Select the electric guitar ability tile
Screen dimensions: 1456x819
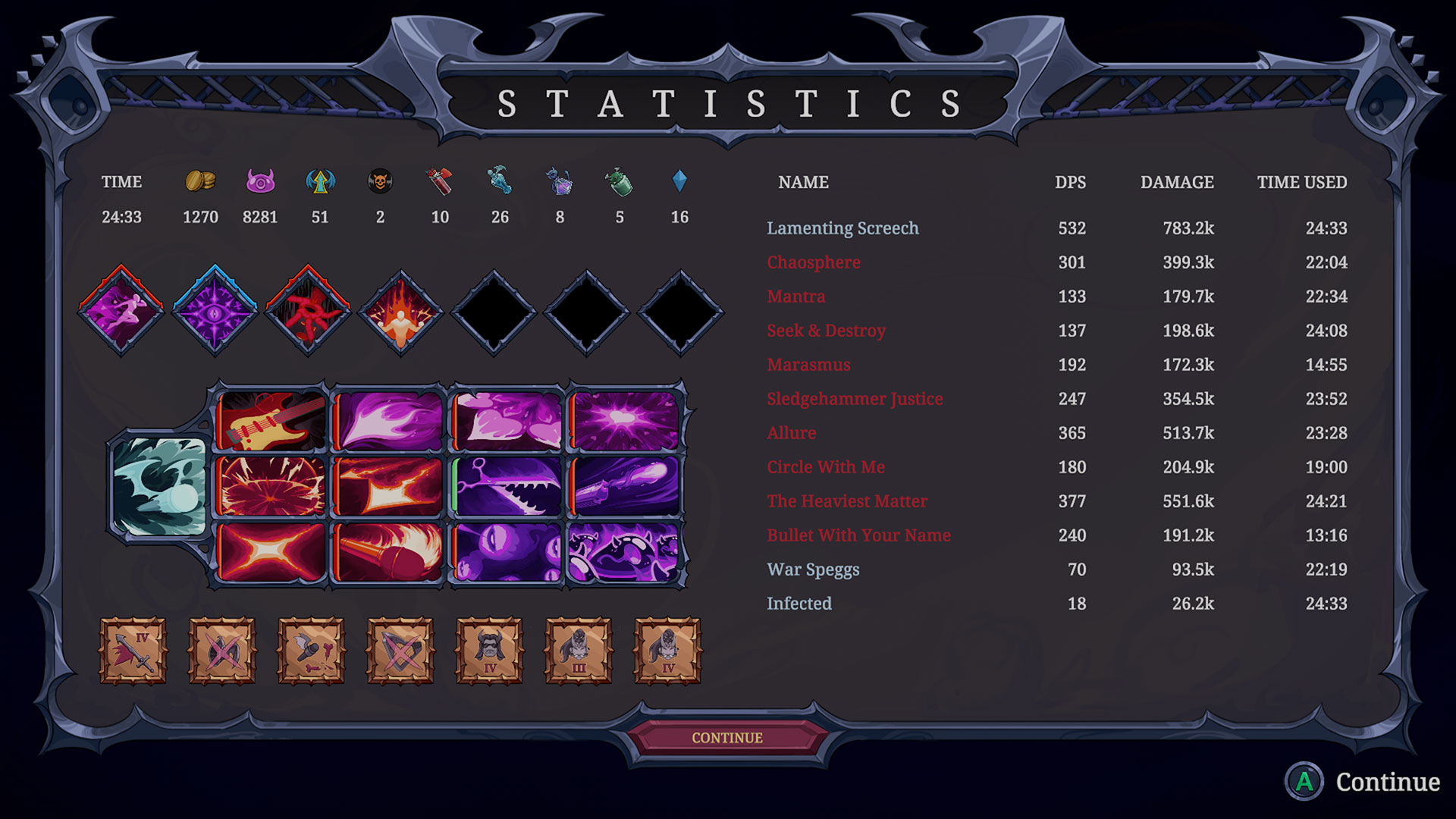click(x=271, y=421)
